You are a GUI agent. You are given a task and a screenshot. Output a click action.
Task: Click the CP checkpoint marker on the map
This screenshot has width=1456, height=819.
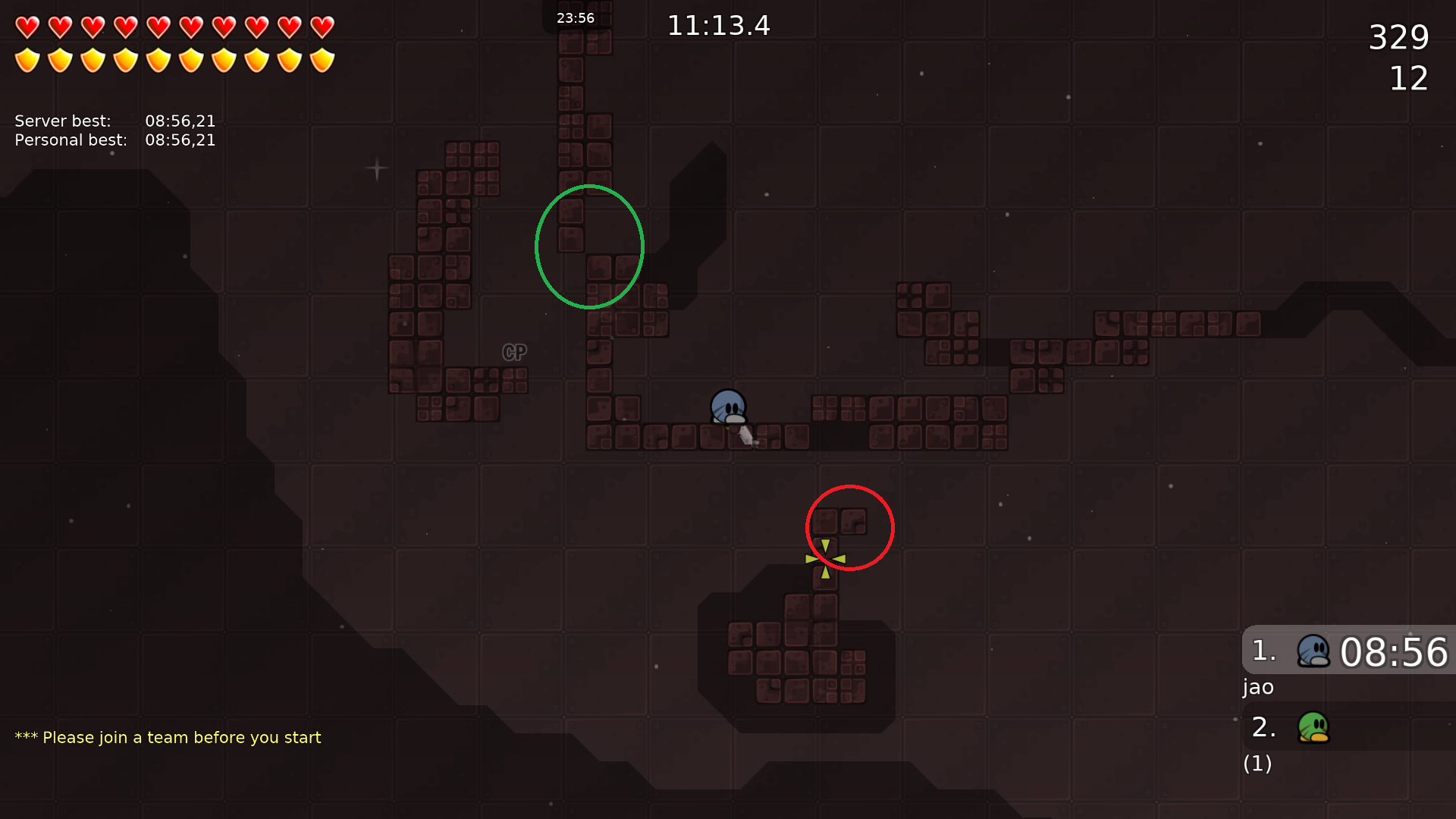pos(514,352)
